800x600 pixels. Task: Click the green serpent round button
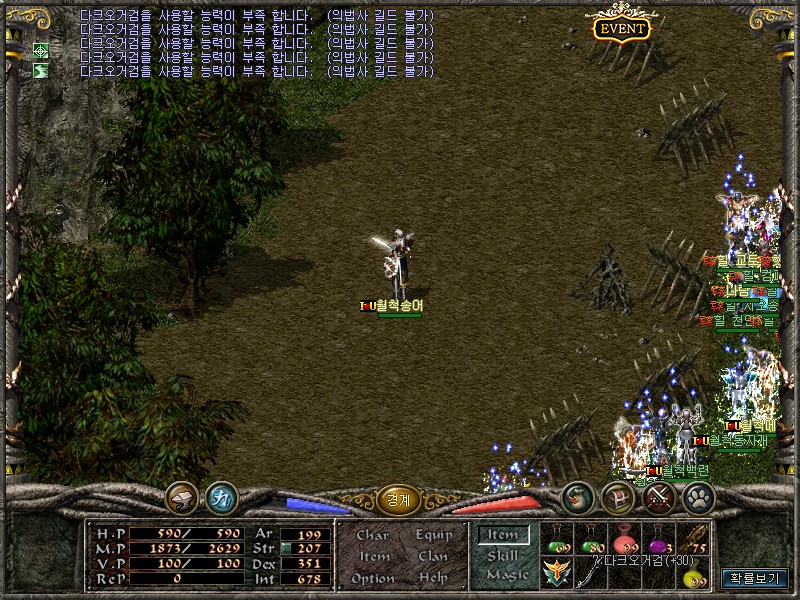(577, 497)
